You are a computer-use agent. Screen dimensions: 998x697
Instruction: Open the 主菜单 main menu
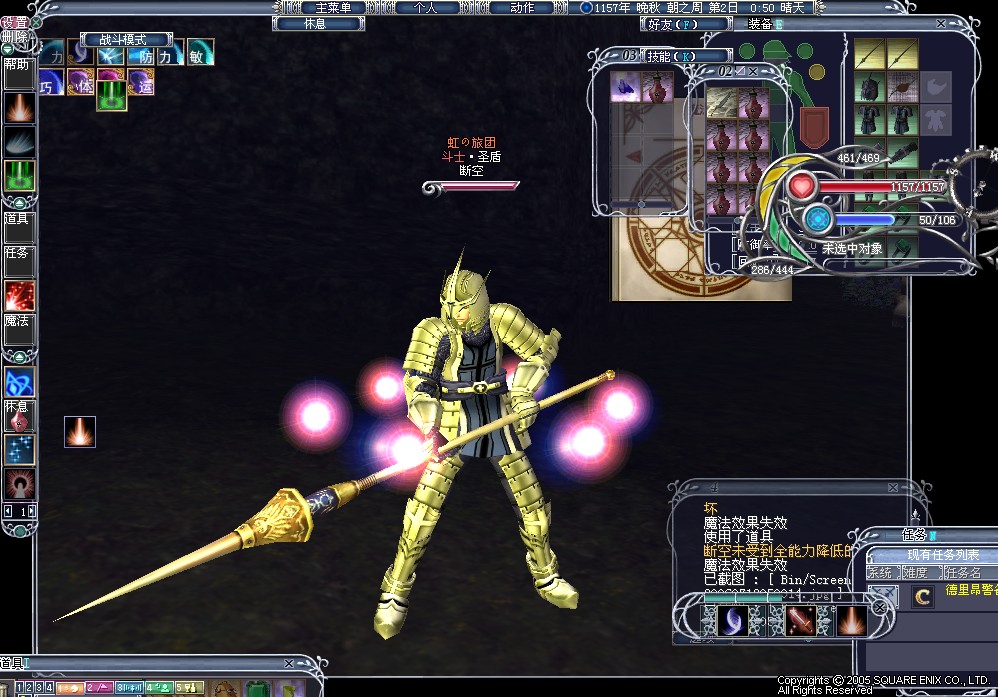(333, 7)
